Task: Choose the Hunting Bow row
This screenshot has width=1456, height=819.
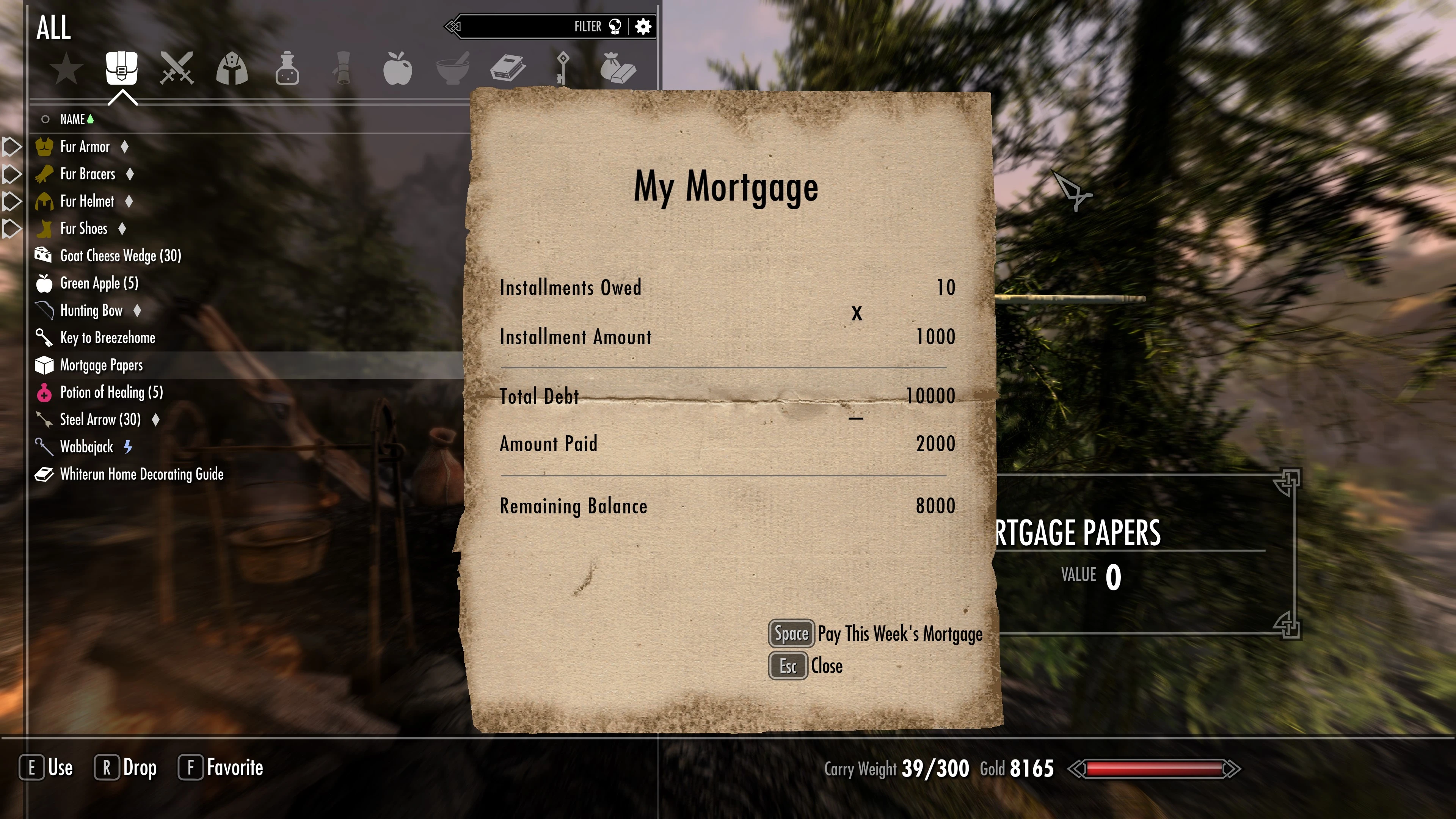Action: 91,310
